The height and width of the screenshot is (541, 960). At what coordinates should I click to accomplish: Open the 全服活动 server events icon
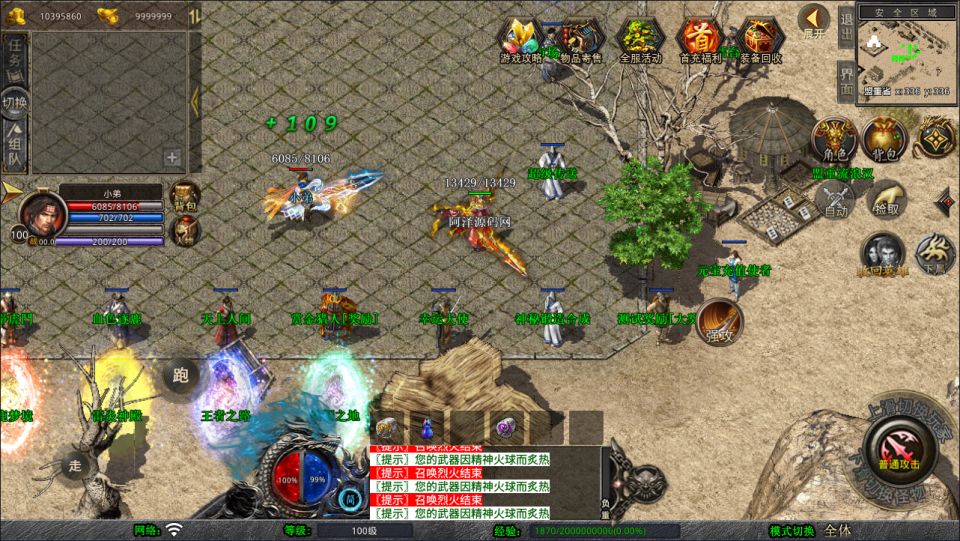click(x=640, y=38)
